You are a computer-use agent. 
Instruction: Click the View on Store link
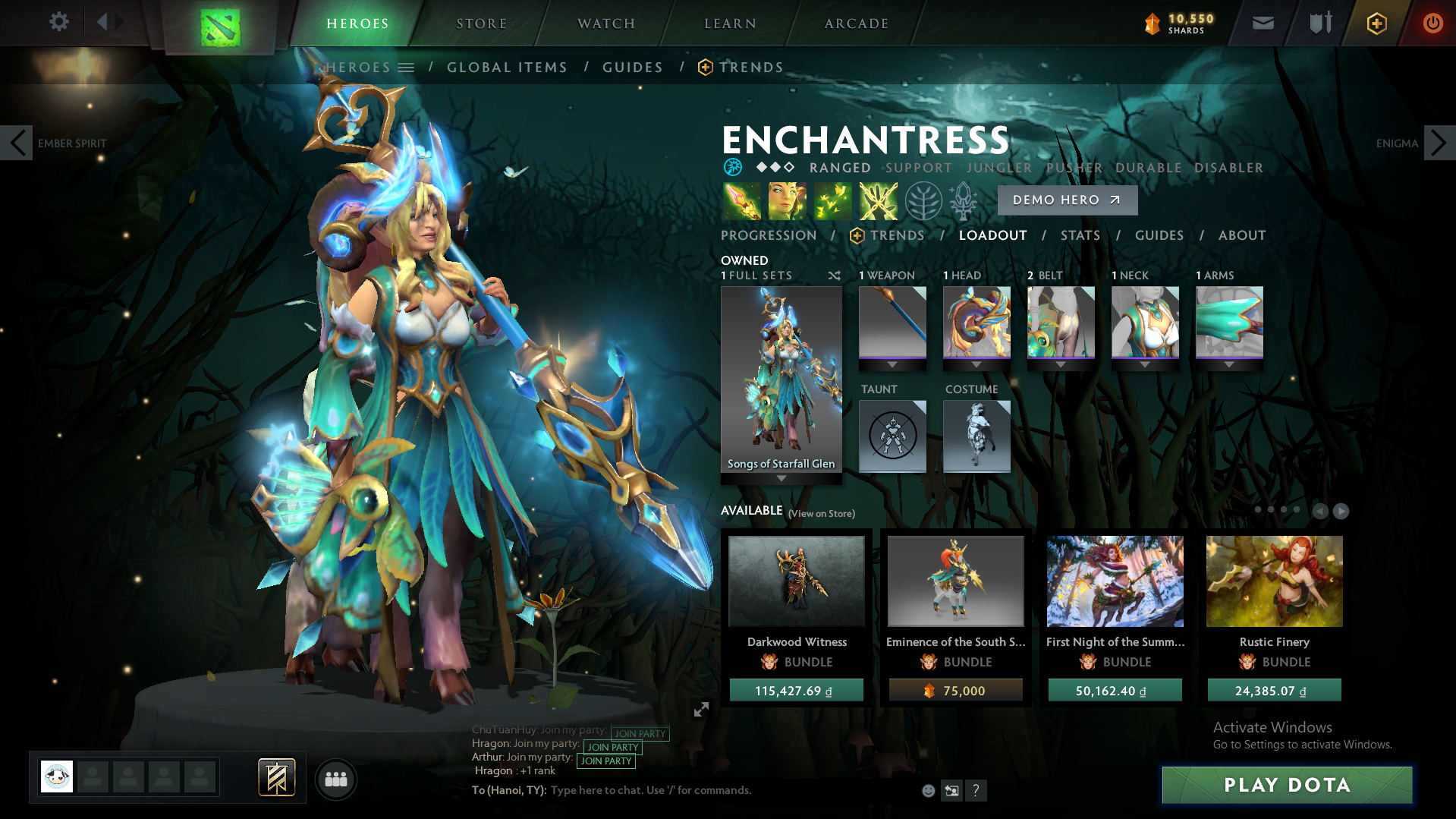(820, 513)
